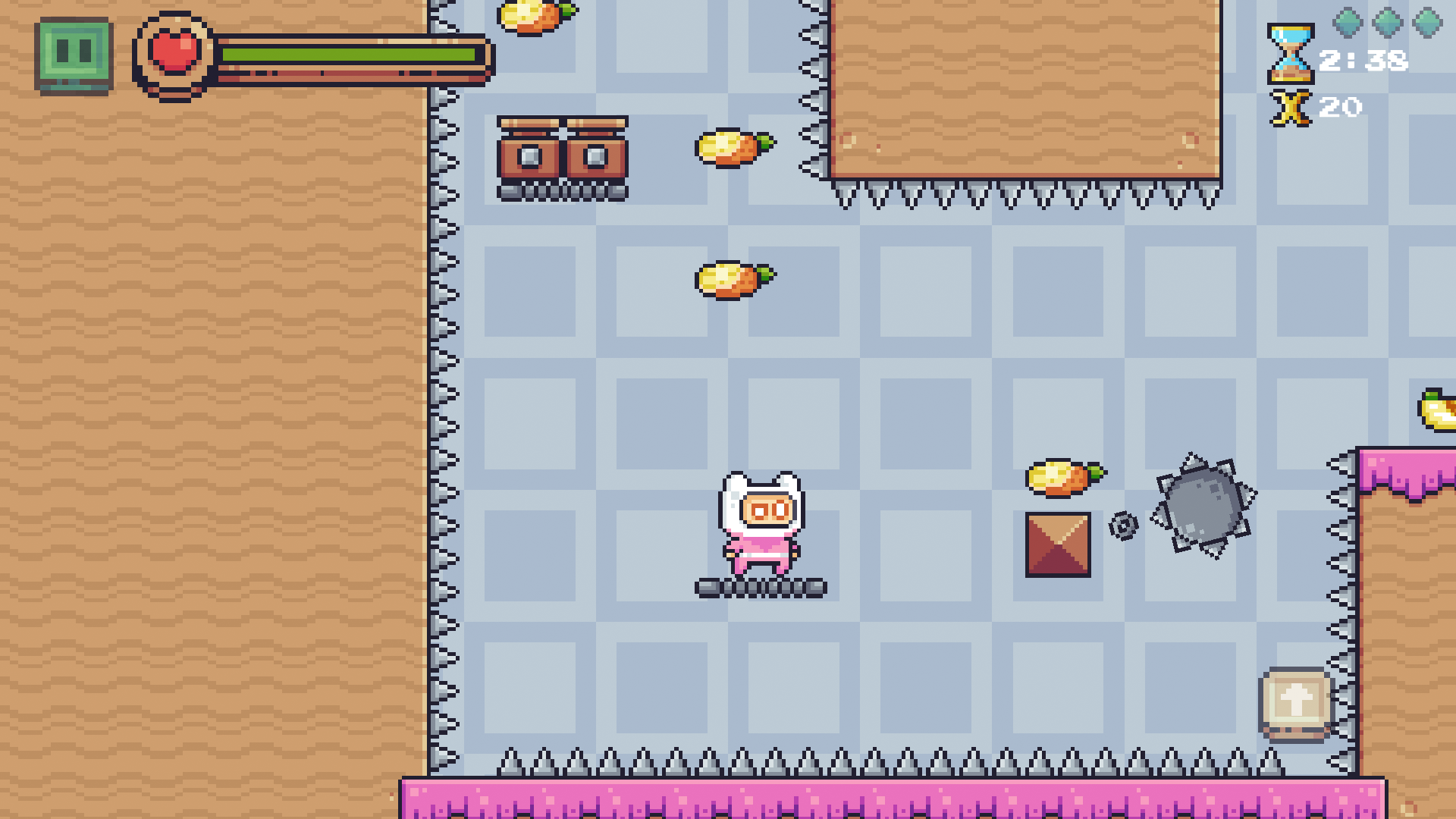Select the heart health icon
The image size is (1456, 819).
[173, 55]
